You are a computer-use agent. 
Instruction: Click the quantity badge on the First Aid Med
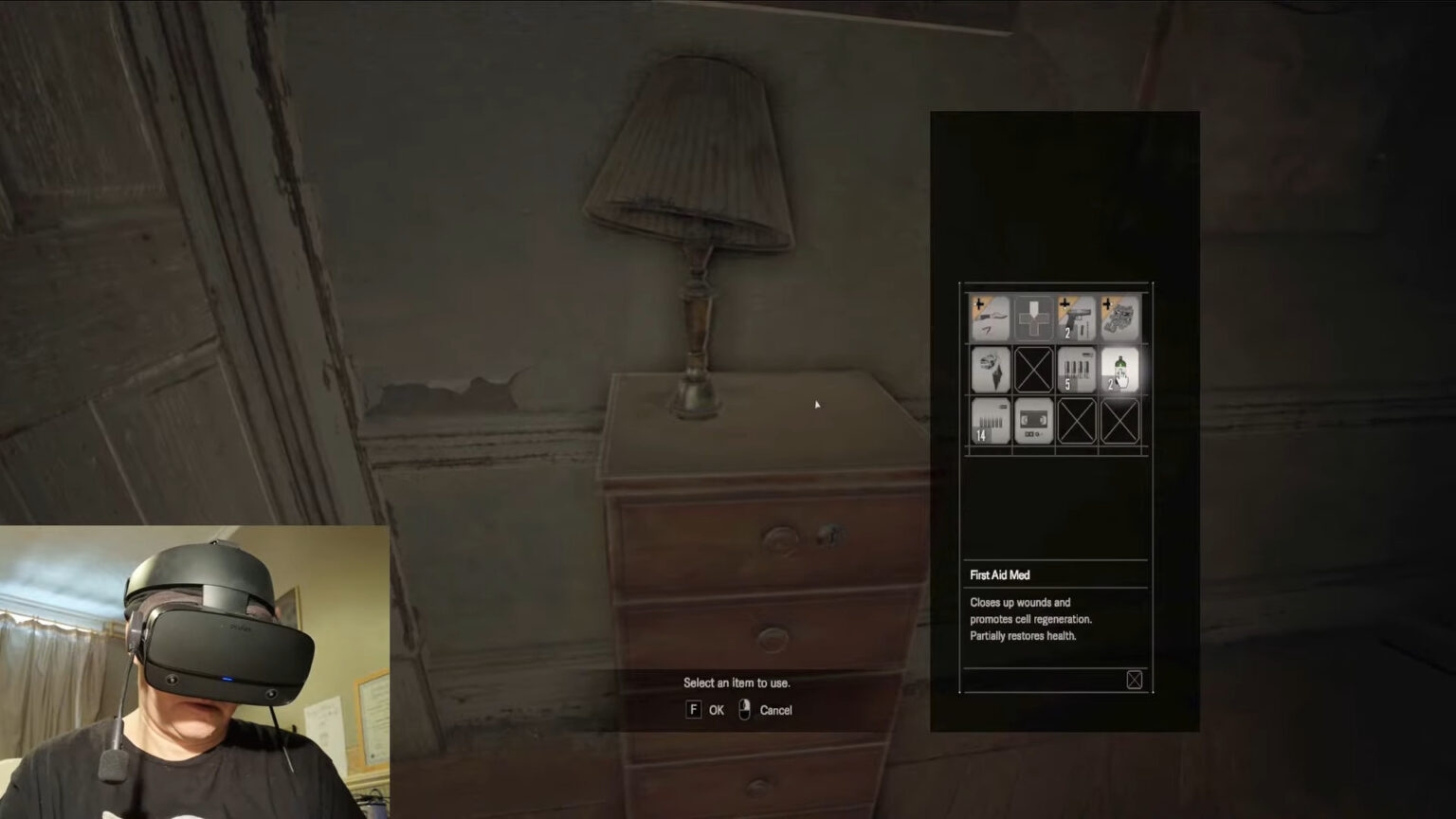1110,385
